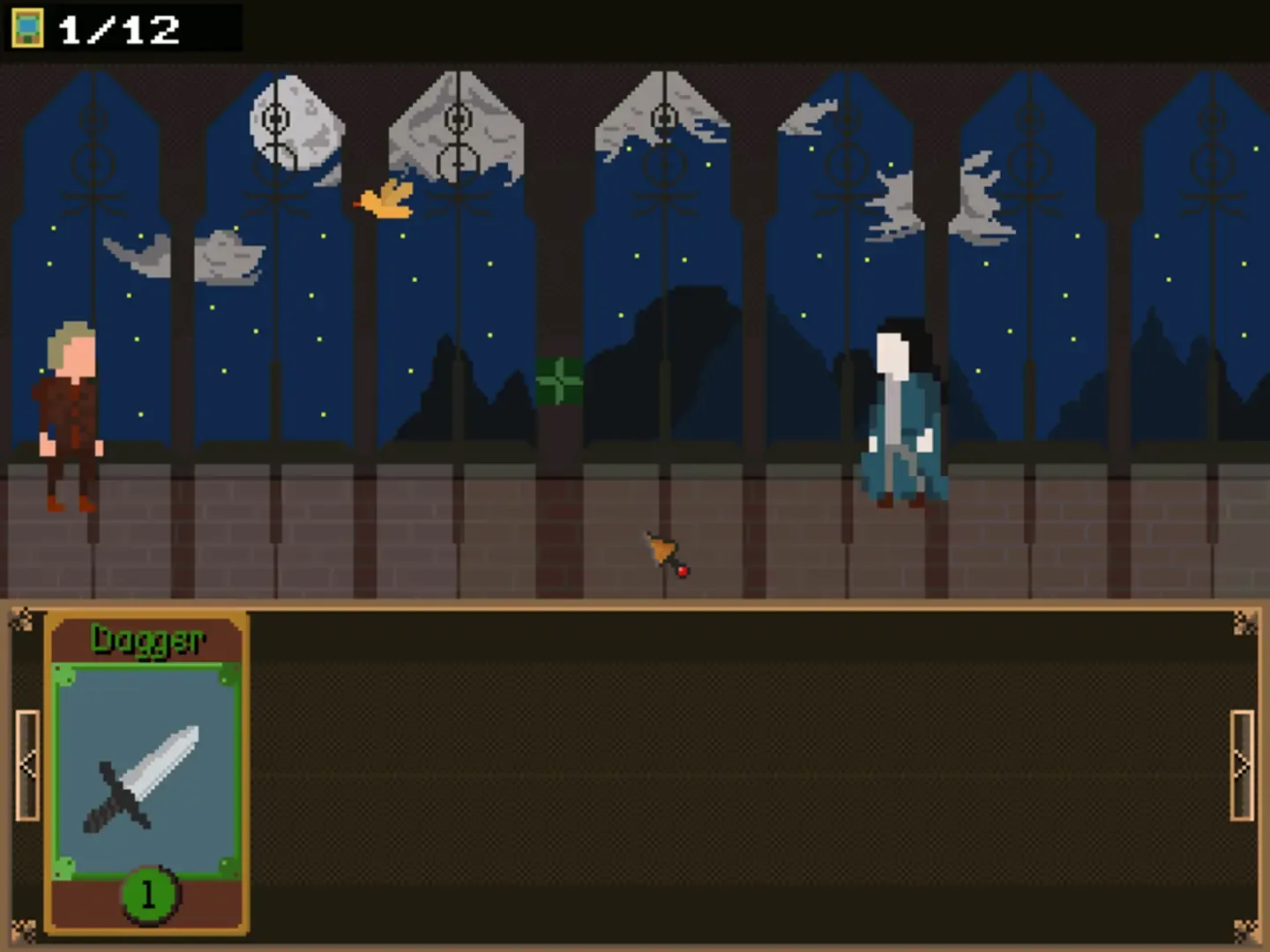Click the red gem on the fallen dagger's hilt
The height and width of the screenshot is (952, 1270).
pos(681,571)
